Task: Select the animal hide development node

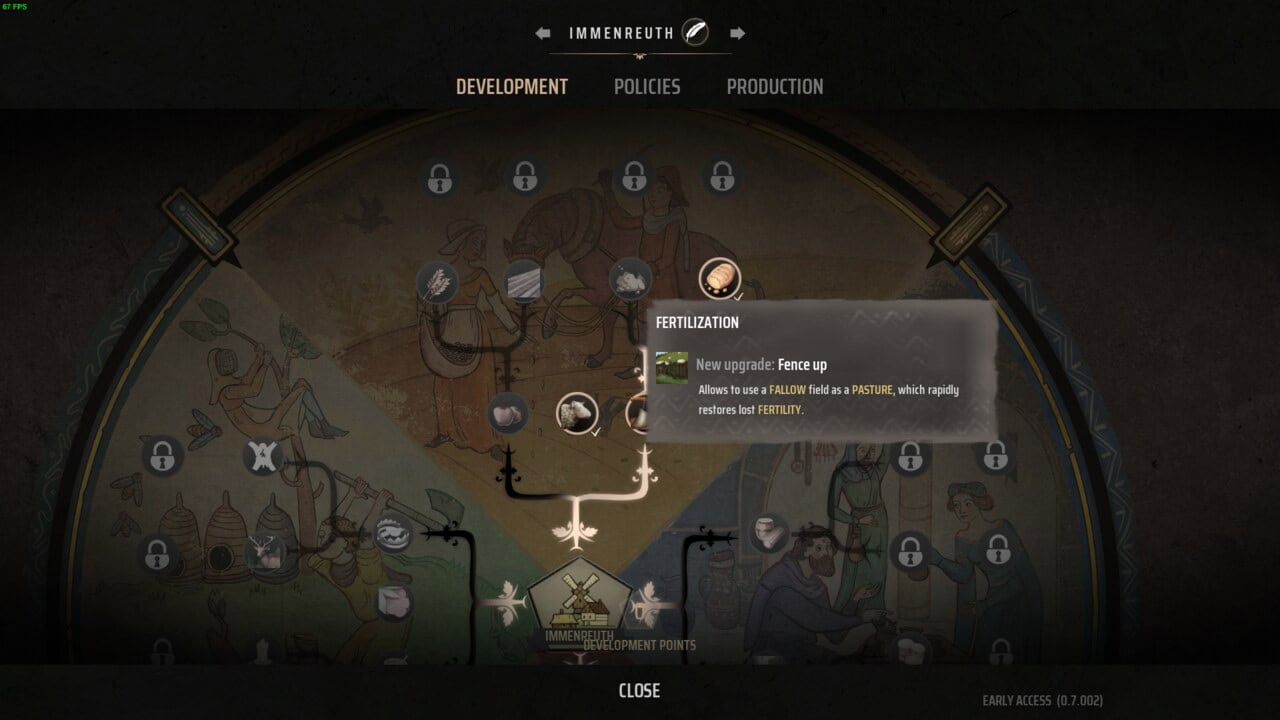Action: click(x=262, y=457)
